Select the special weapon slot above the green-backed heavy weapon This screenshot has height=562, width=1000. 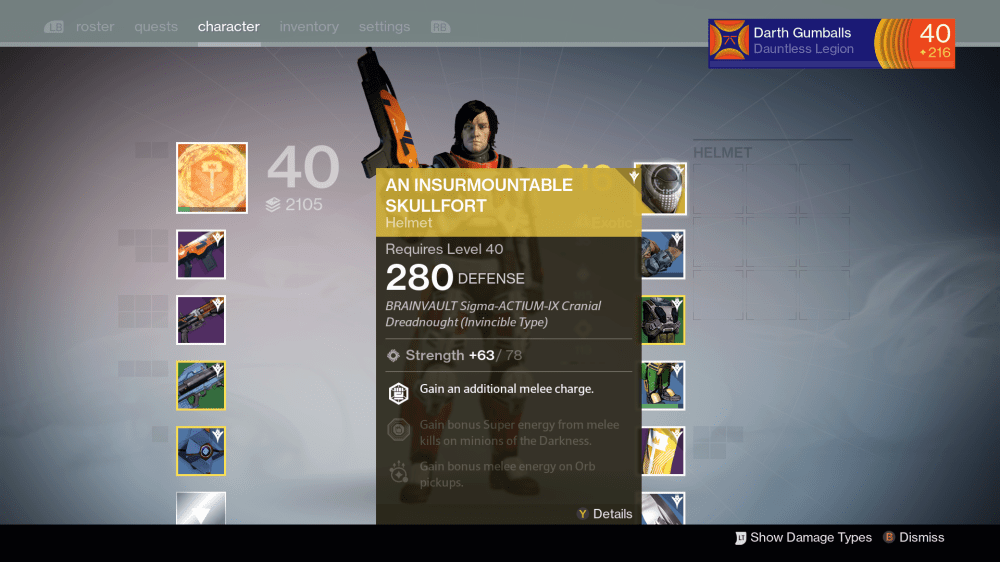pyautogui.click(x=201, y=320)
